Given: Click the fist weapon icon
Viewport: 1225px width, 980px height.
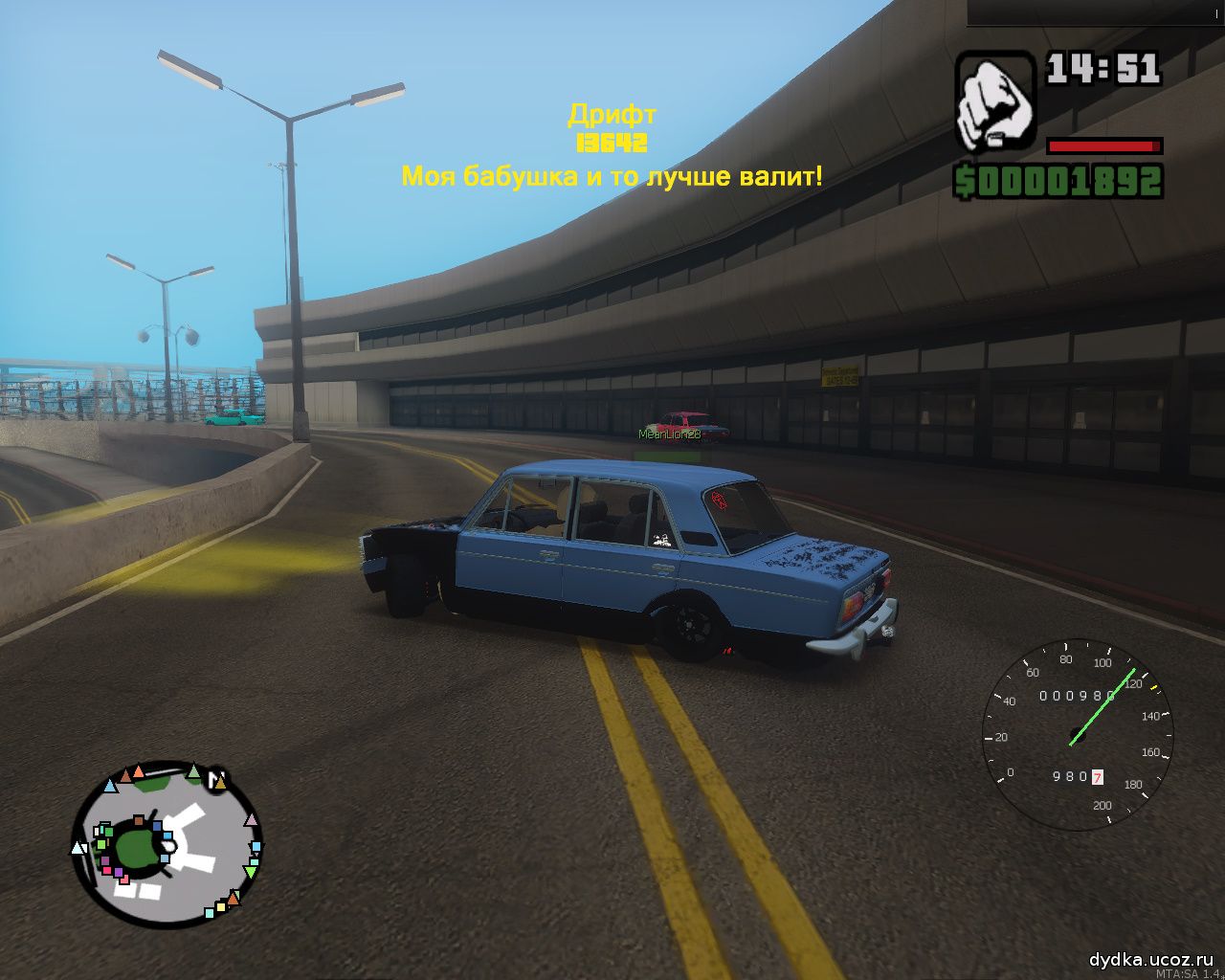Looking at the screenshot, I should click(x=994, y=101).
